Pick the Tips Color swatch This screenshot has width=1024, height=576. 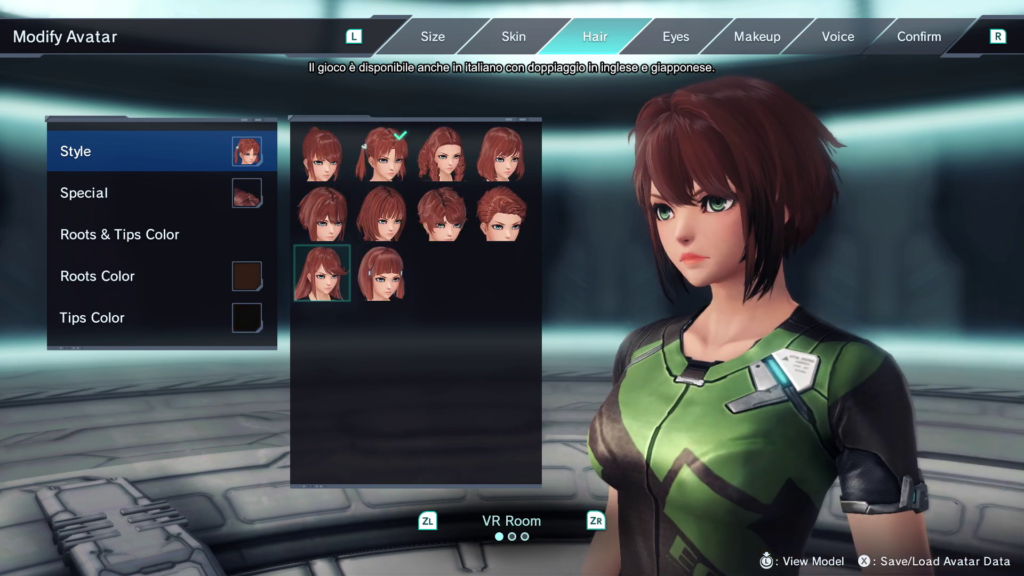(x=246, y=318)
